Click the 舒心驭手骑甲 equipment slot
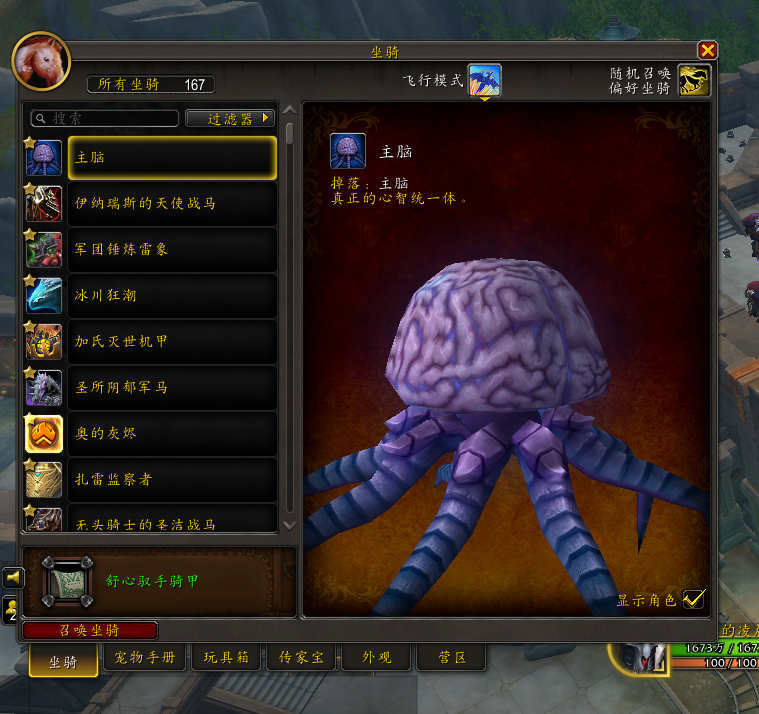This screenshot has width=759, height=714. [x=68, y=581]
